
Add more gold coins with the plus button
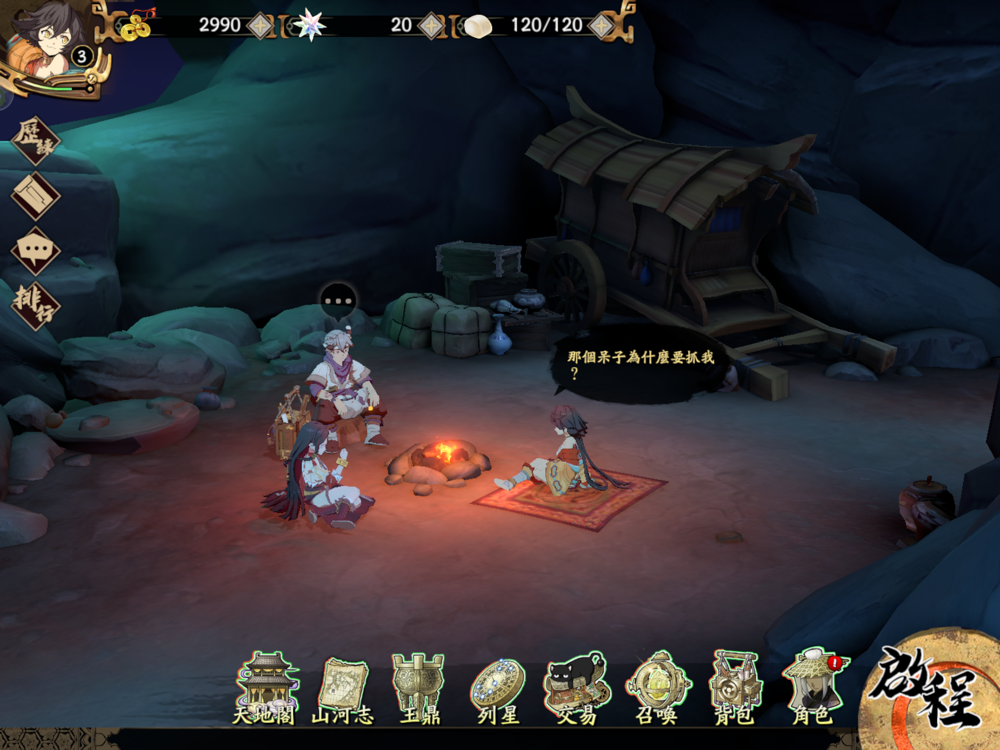click(260, 25)
